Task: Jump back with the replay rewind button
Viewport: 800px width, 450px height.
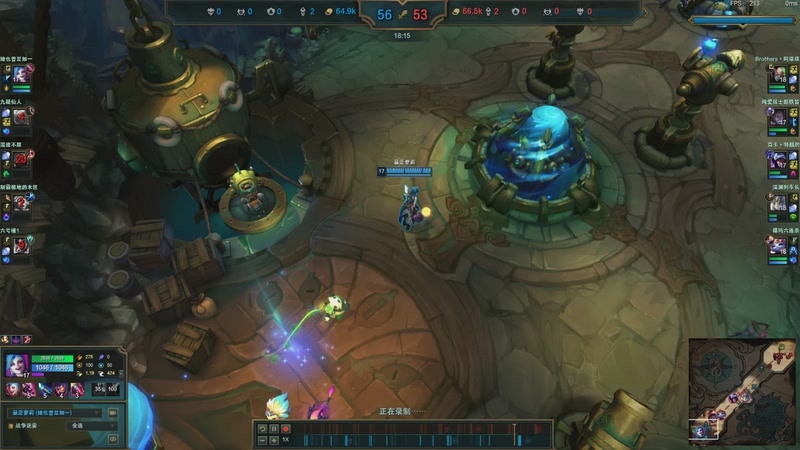Action: pyautogui.click(x=262, y=429)
